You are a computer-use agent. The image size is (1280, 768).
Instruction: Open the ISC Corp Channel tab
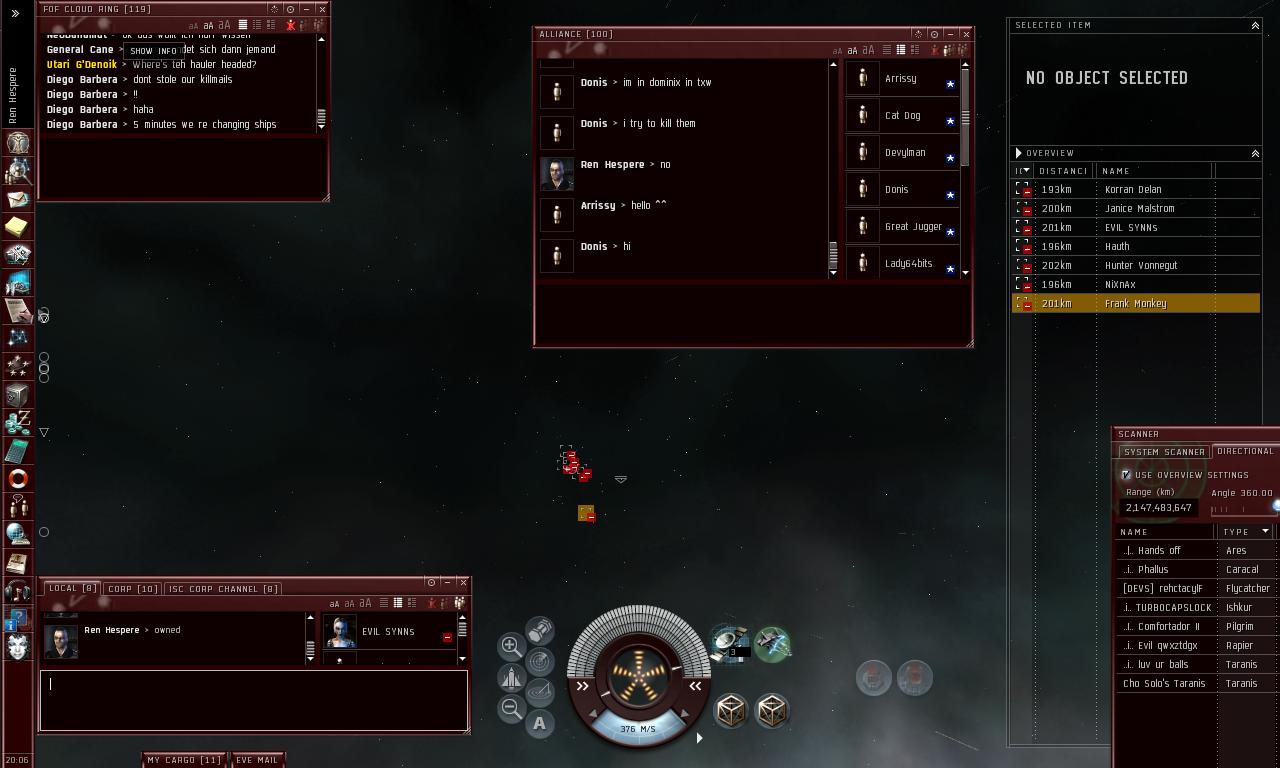pyautogui.click(x=223, y=588)
